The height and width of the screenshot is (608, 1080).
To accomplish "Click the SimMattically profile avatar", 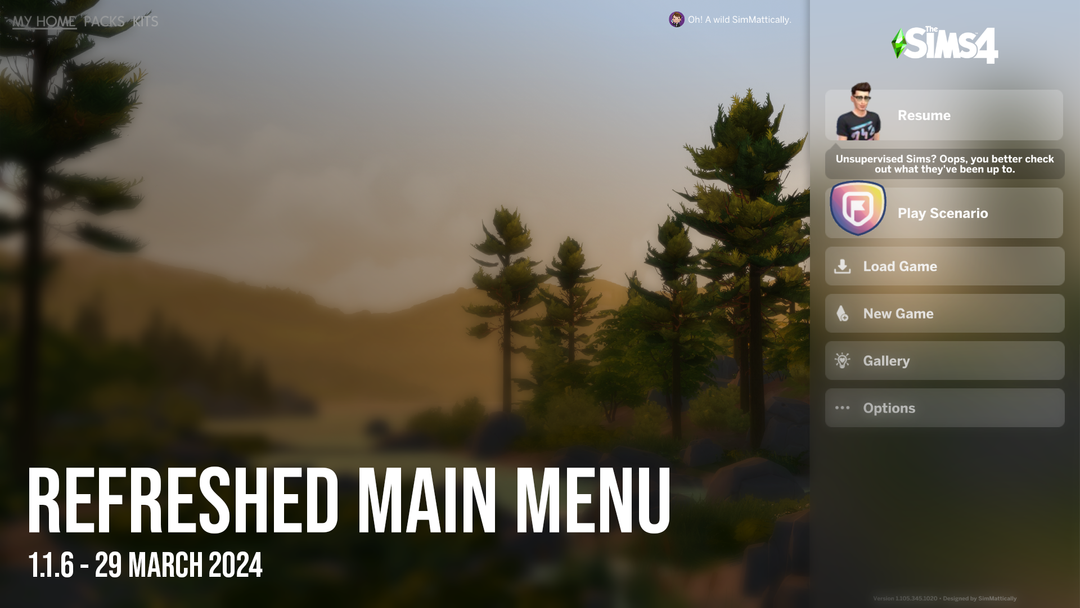I will [x=677, y=19].
